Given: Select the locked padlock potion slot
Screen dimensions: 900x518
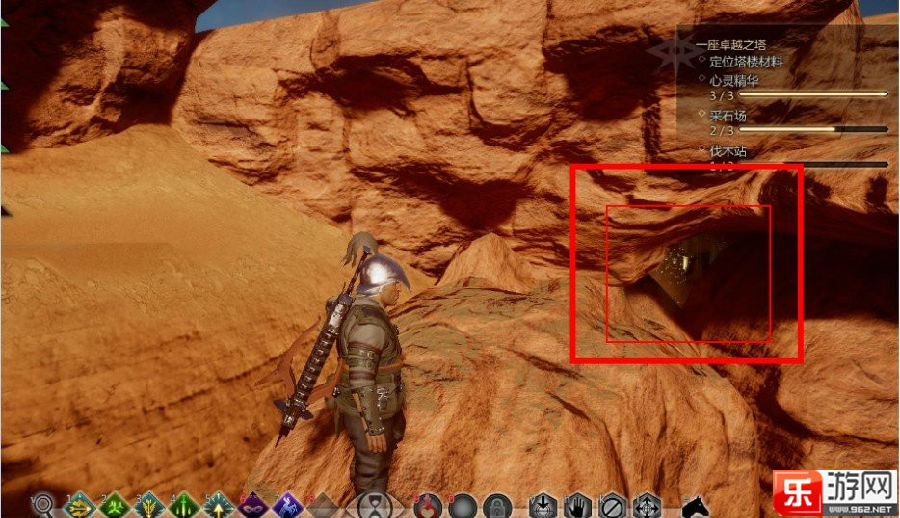Looking at the screenshot, I should click(497, 505).
